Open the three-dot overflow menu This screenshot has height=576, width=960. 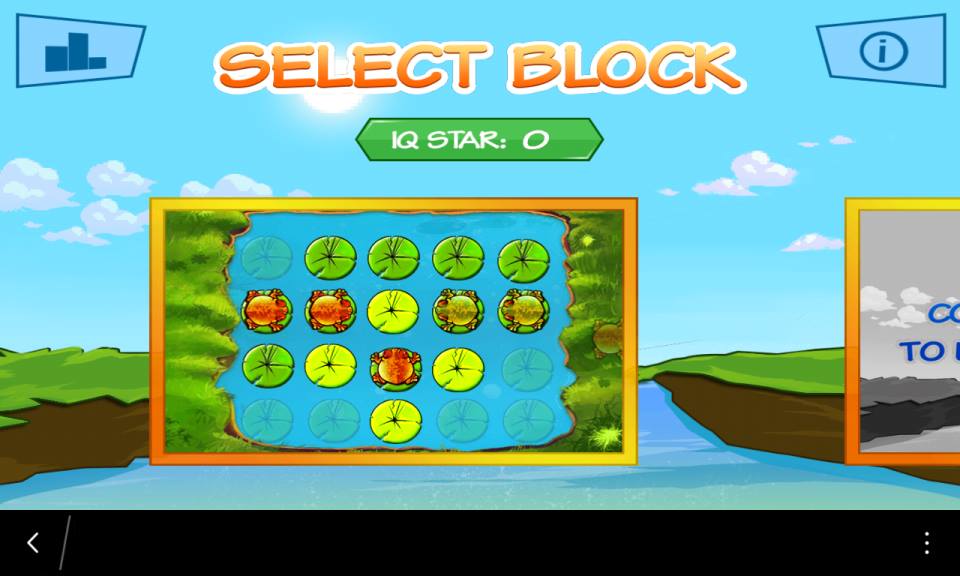[x=927, y=543]
